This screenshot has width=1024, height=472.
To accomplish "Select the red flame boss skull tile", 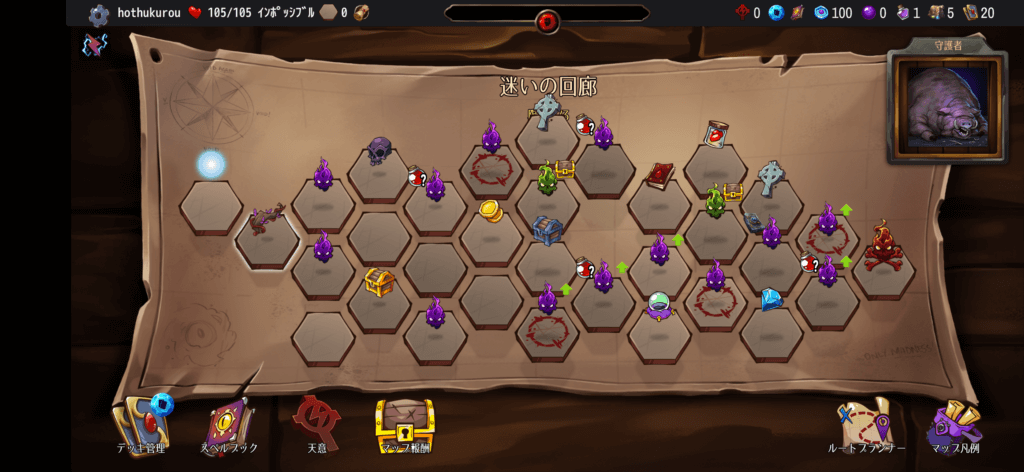I will click(883, 245).
